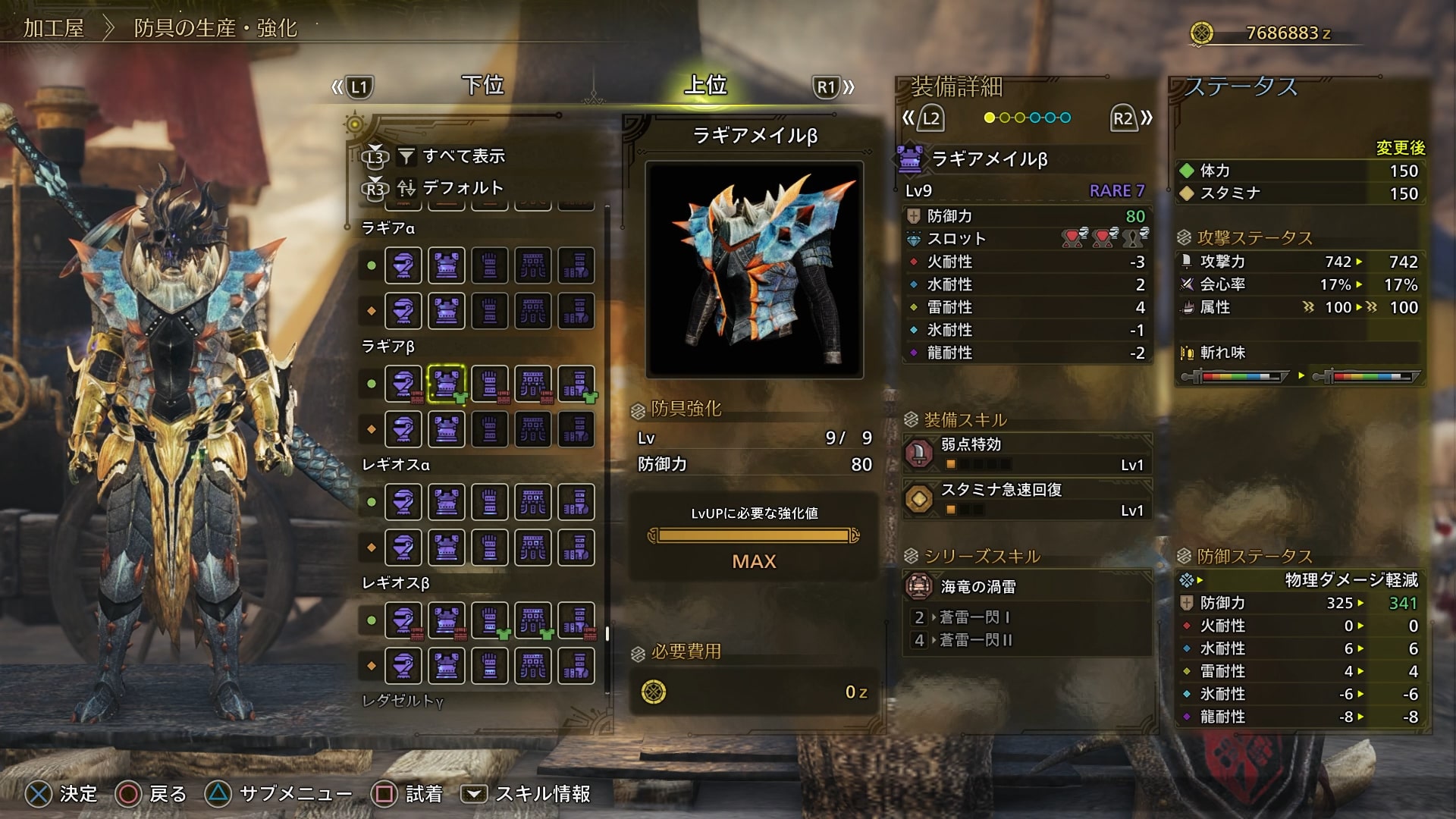The width and height of the screenshot is (1456, 819).
Task: Click the ラギアメイルβ armor preview image
Action: [x=754, y=269]
